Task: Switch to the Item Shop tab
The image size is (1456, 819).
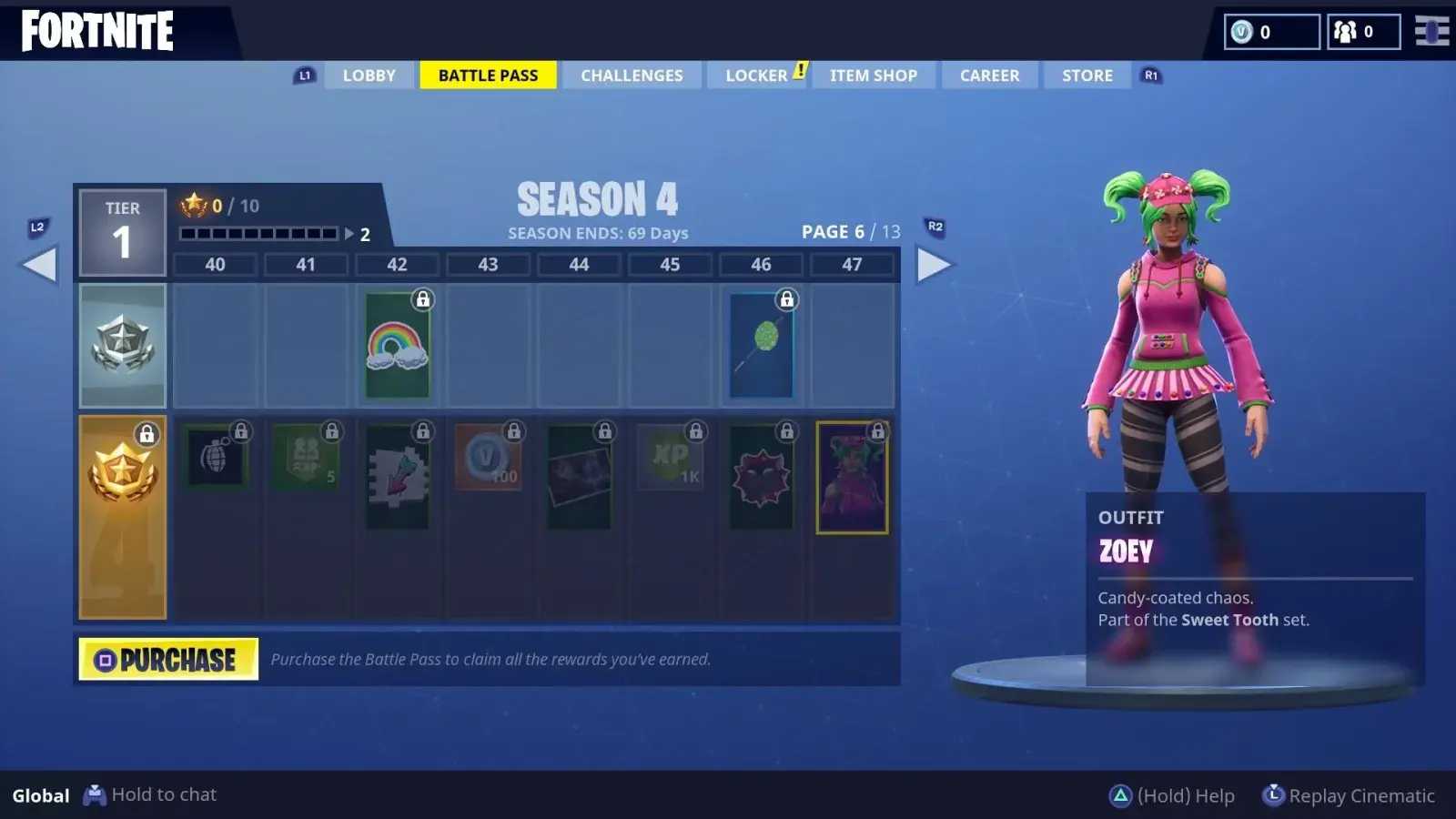Action: coord(873,75)
